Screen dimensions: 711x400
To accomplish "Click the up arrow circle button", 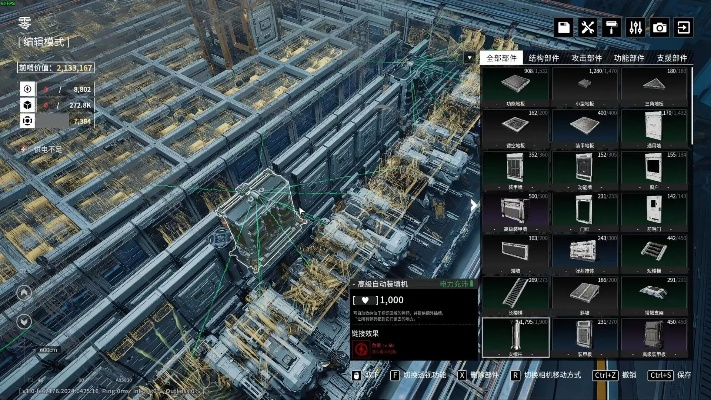I will click(26, 294).
